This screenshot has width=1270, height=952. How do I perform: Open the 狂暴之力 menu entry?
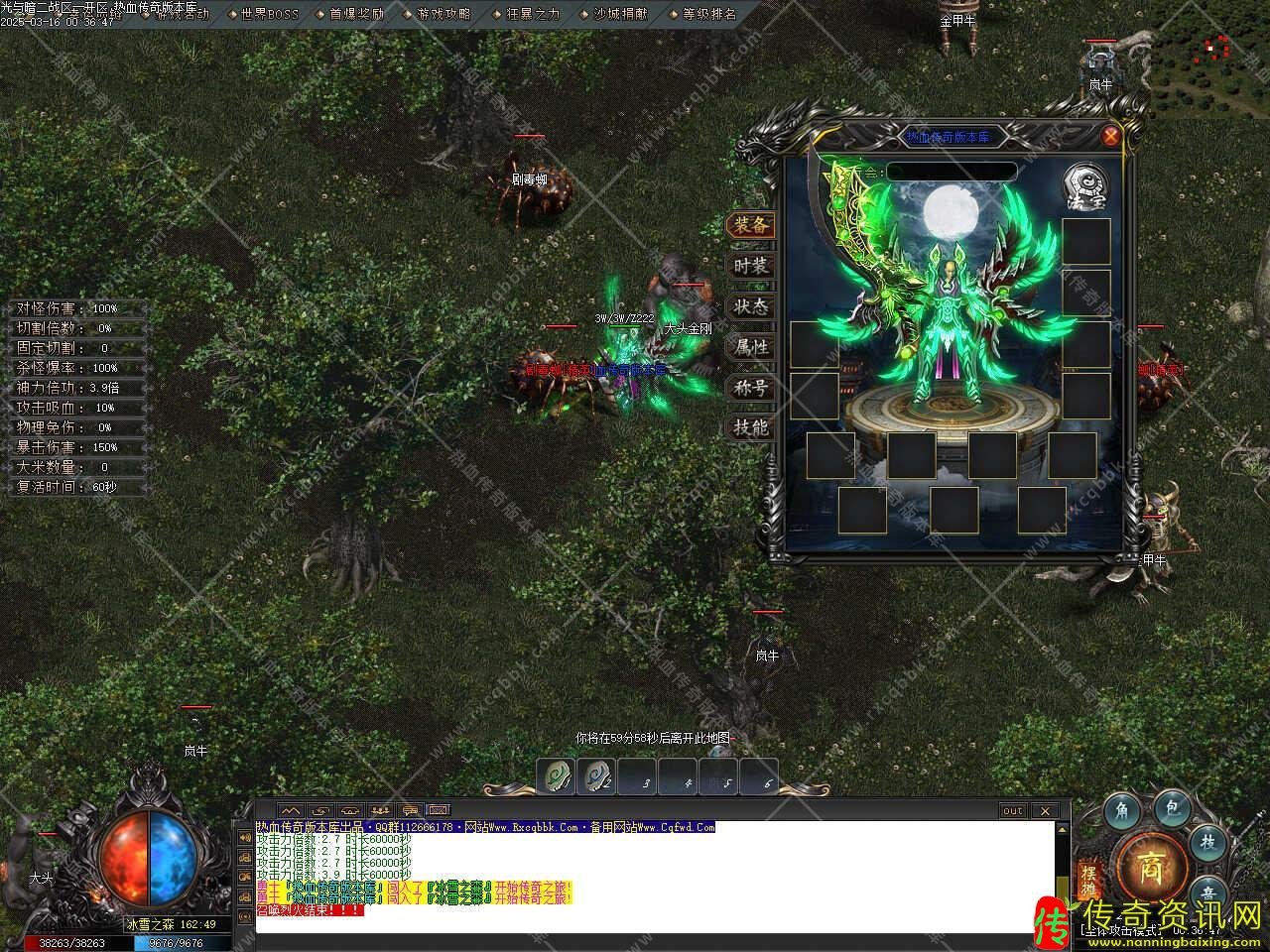click(x=533, y=14)
